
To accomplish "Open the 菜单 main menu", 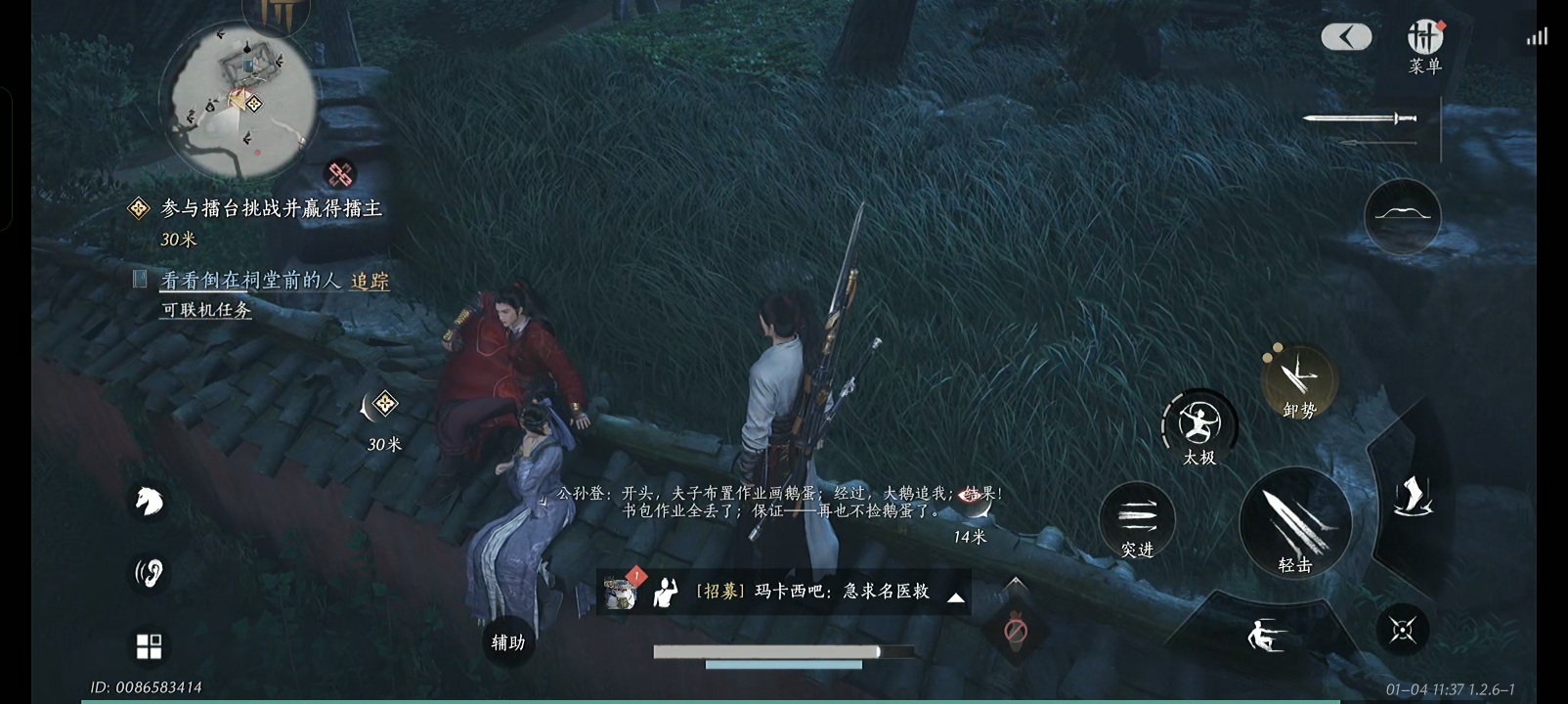I will click(1423, 37).
